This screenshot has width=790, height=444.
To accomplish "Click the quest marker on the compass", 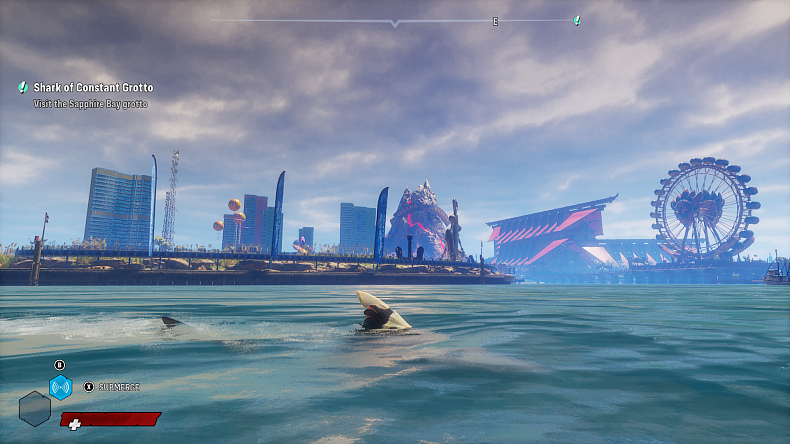I will [x=577, y=20].
